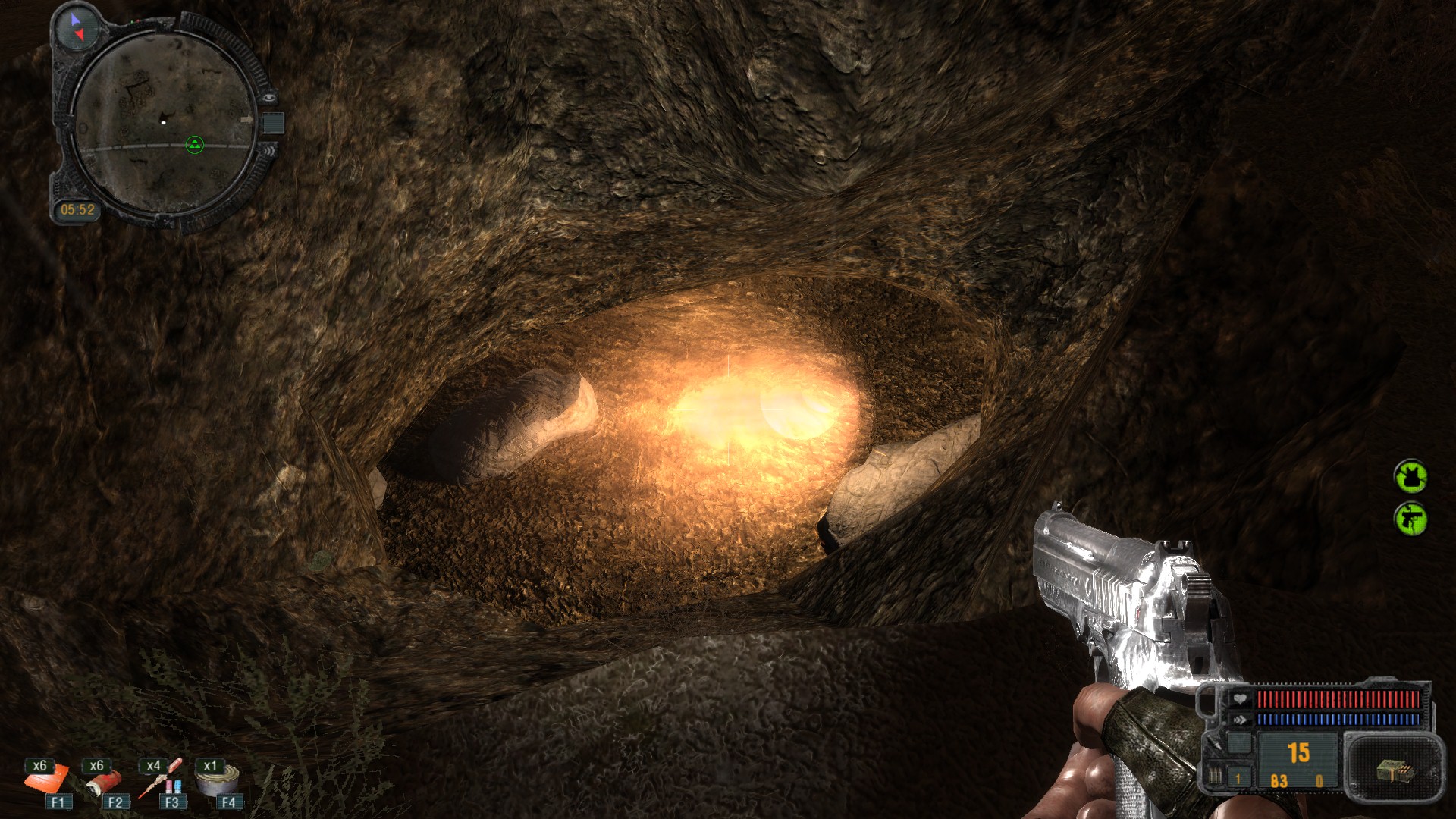The height and width of the screenshot is (819, 1456).
Task: Use the tin can in slot F4
Action: pyautogui.click(x=218, y=779)
